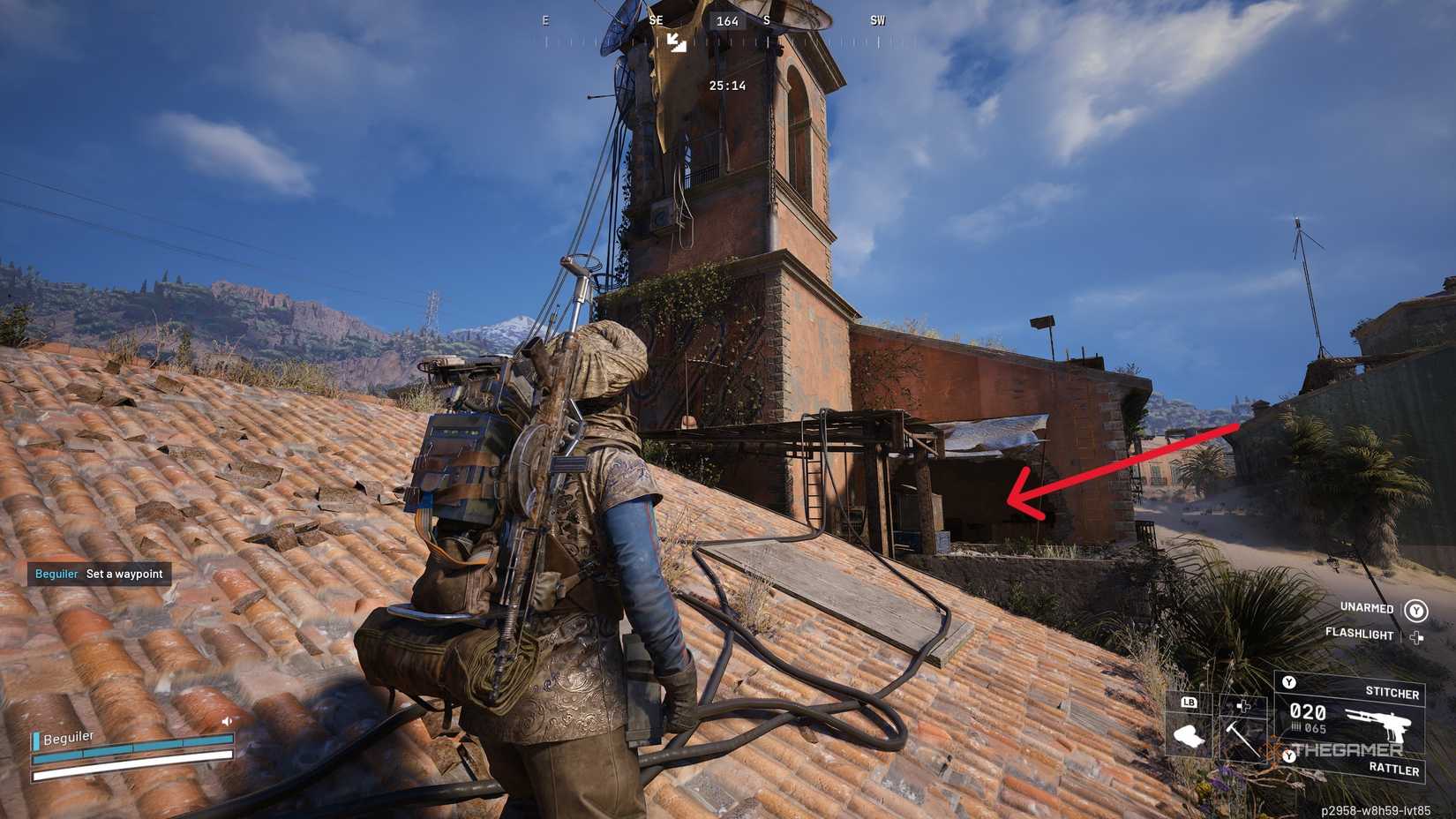Click the LB button prompt icon
Image resolution: width=1456 pixels, height=819 pixels.
(x=1190, y=703)
